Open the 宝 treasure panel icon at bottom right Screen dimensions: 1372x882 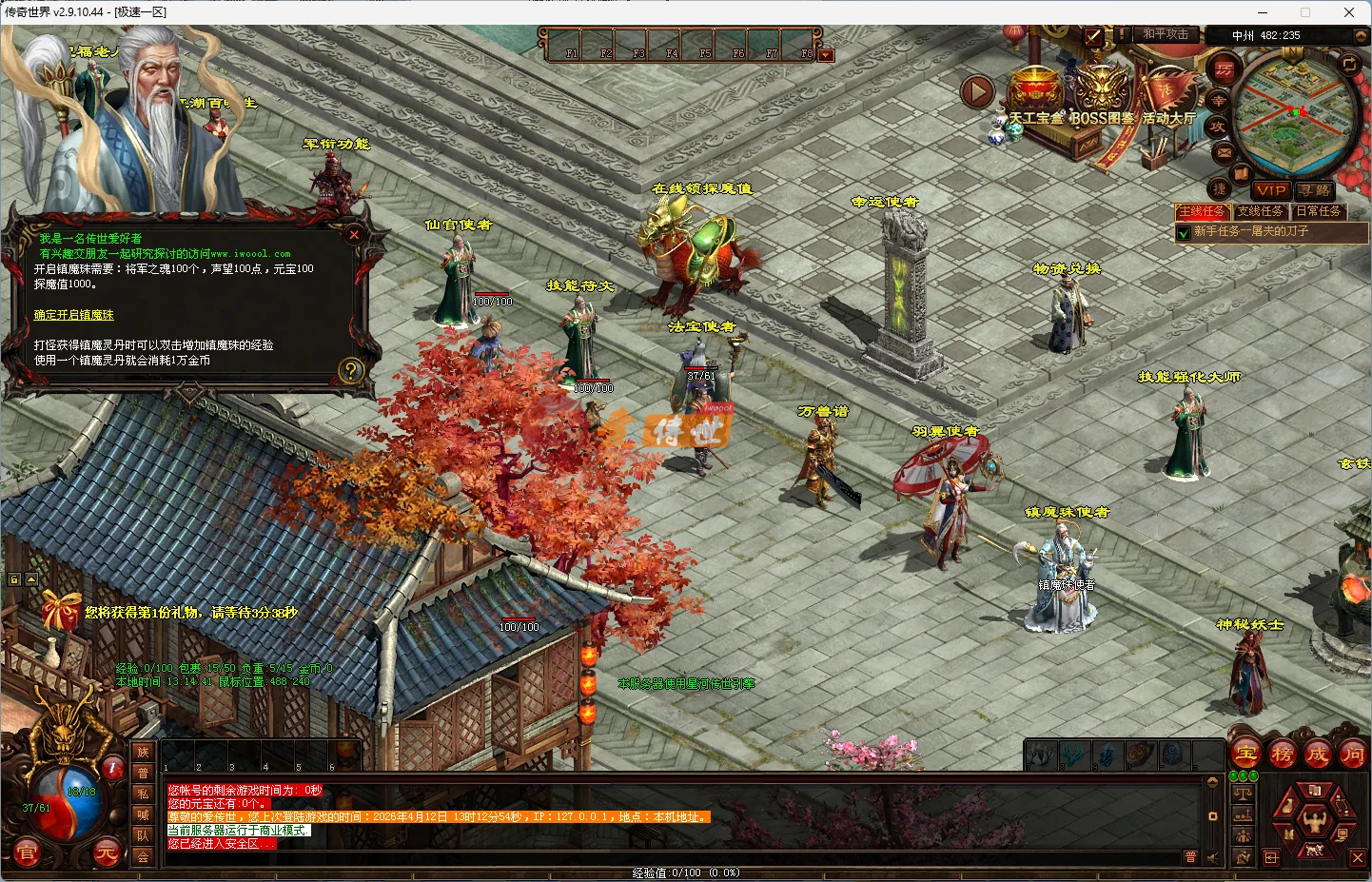tap(1245, 754)
